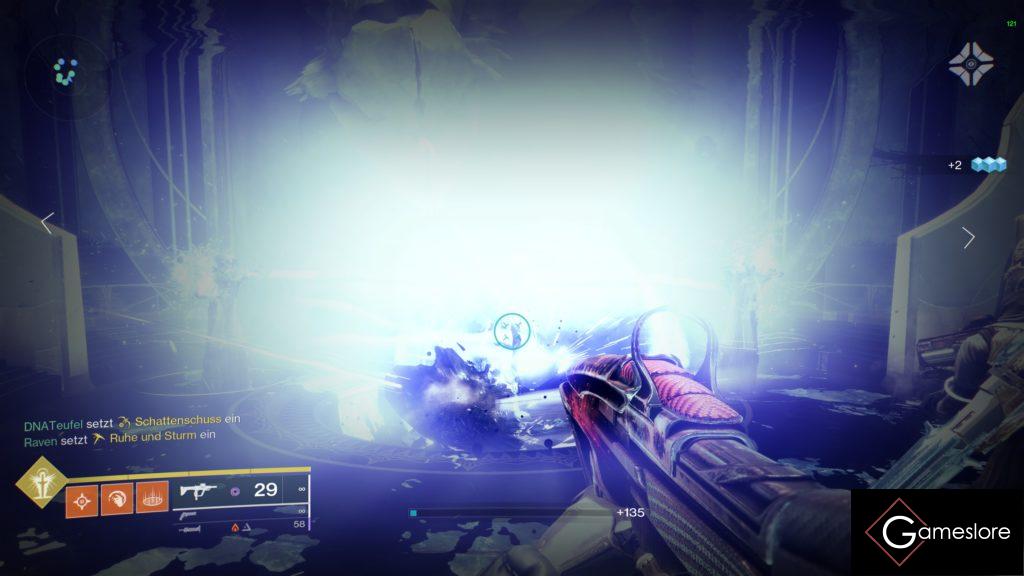Go to the previous gallery image

point(47,223)
